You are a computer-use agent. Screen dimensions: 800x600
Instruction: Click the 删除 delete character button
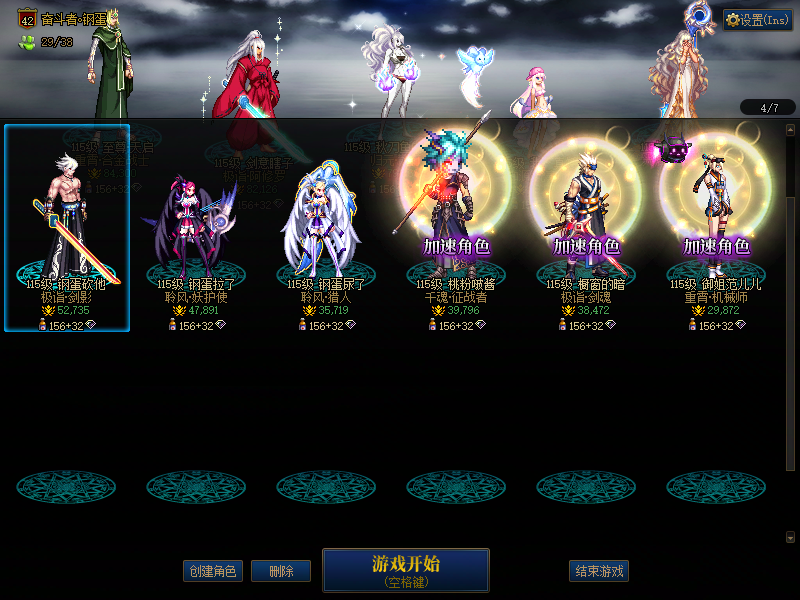point(281,571)
